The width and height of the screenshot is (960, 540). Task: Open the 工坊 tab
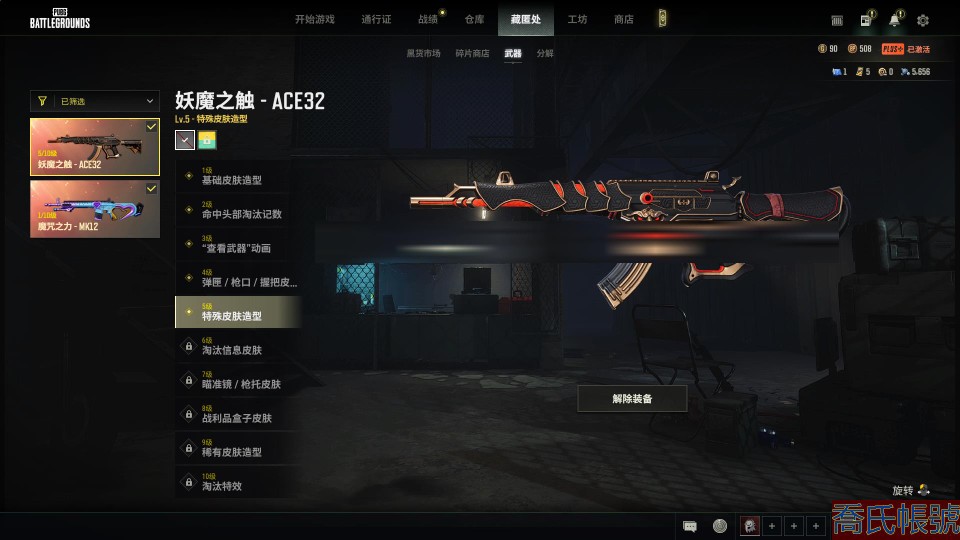point(577,19)
